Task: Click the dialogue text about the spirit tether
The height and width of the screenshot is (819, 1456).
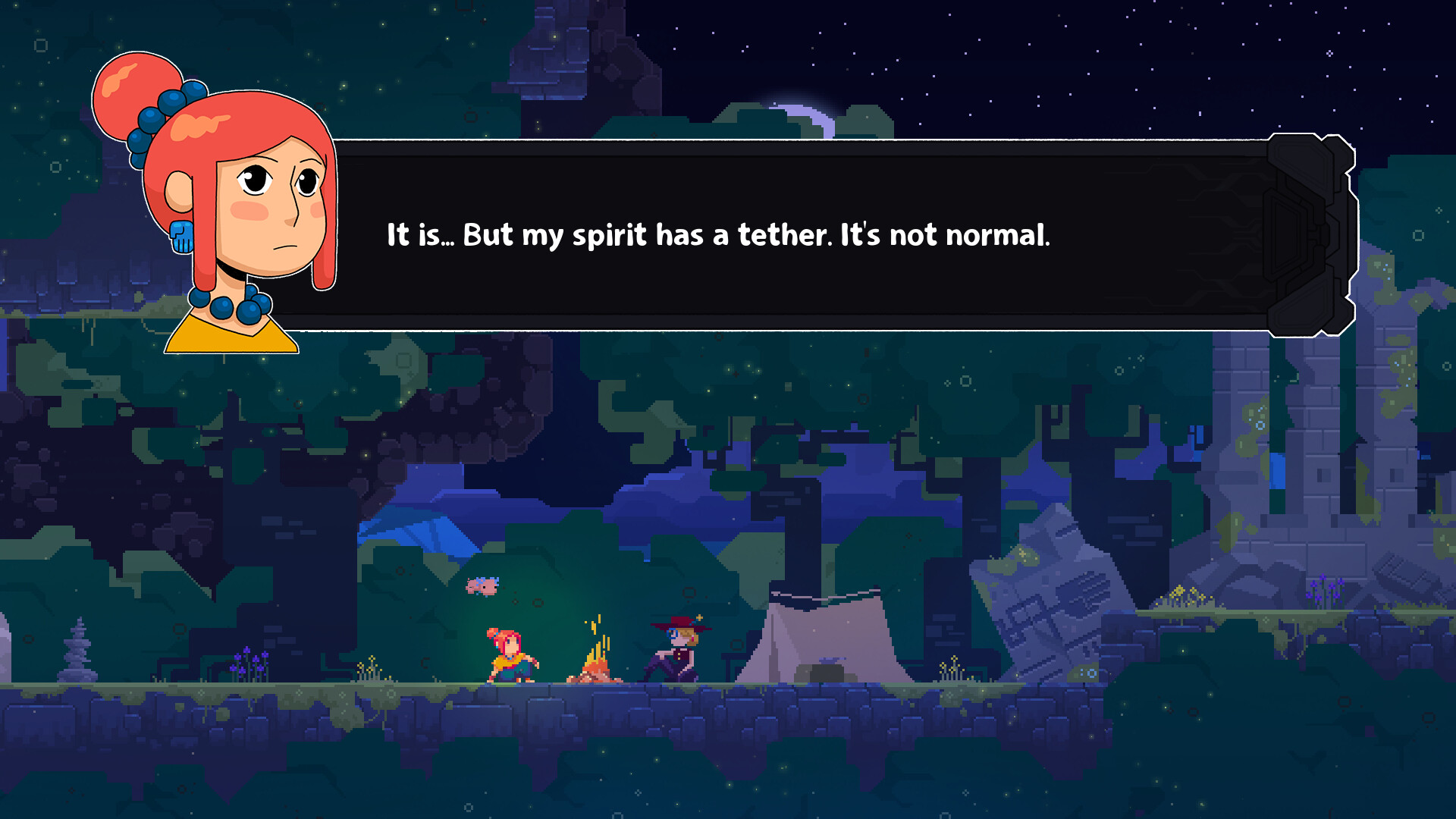Action: click(718, 235)
